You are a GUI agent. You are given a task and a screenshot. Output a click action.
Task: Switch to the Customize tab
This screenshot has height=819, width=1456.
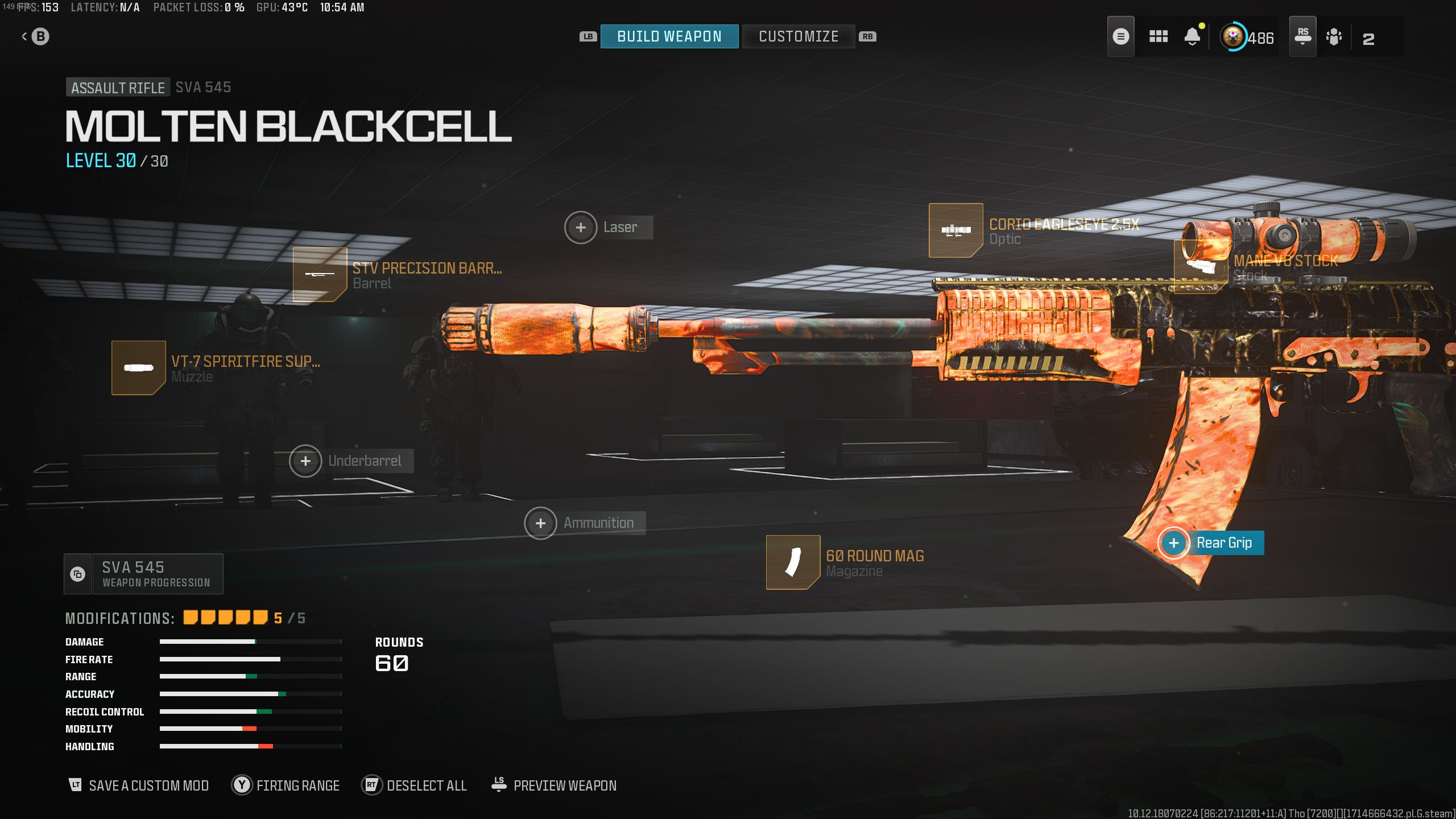coord(798,36)
